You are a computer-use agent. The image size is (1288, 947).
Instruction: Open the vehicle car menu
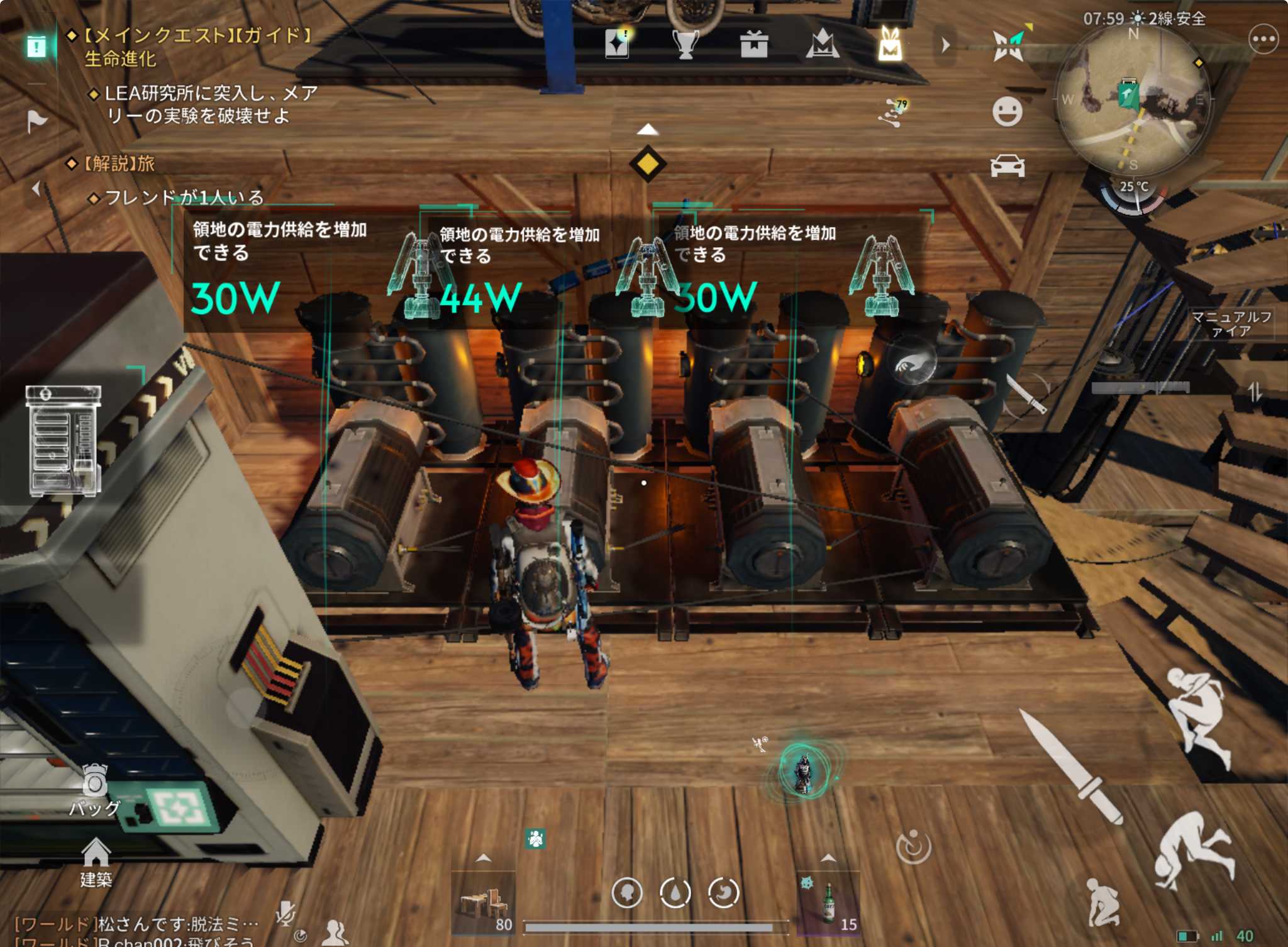tap(1007, 166)
